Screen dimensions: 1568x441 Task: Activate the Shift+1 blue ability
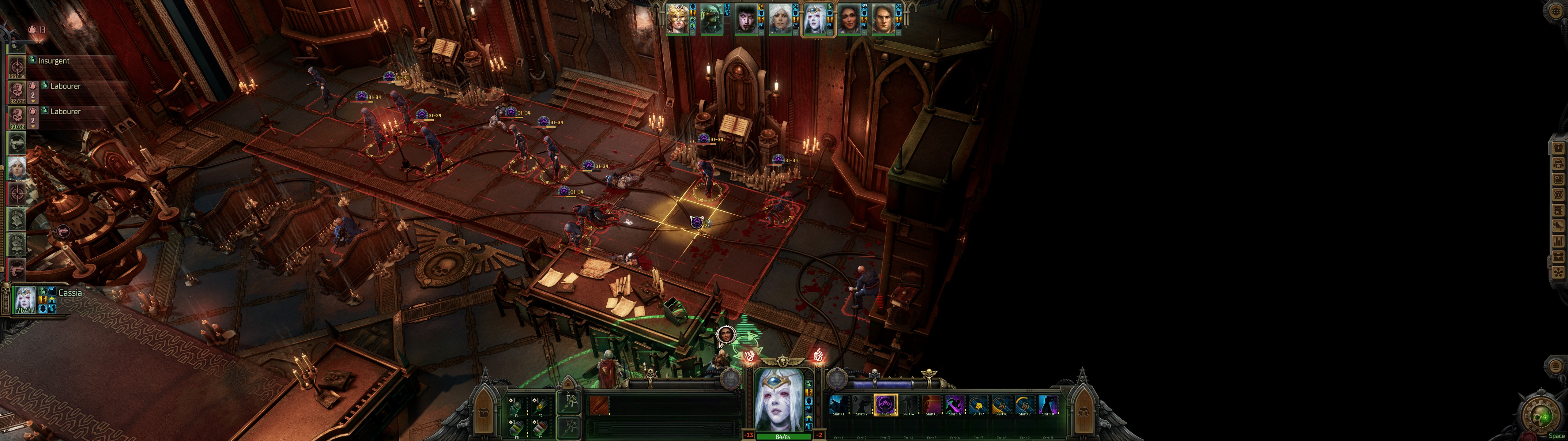tap(839, 405)
